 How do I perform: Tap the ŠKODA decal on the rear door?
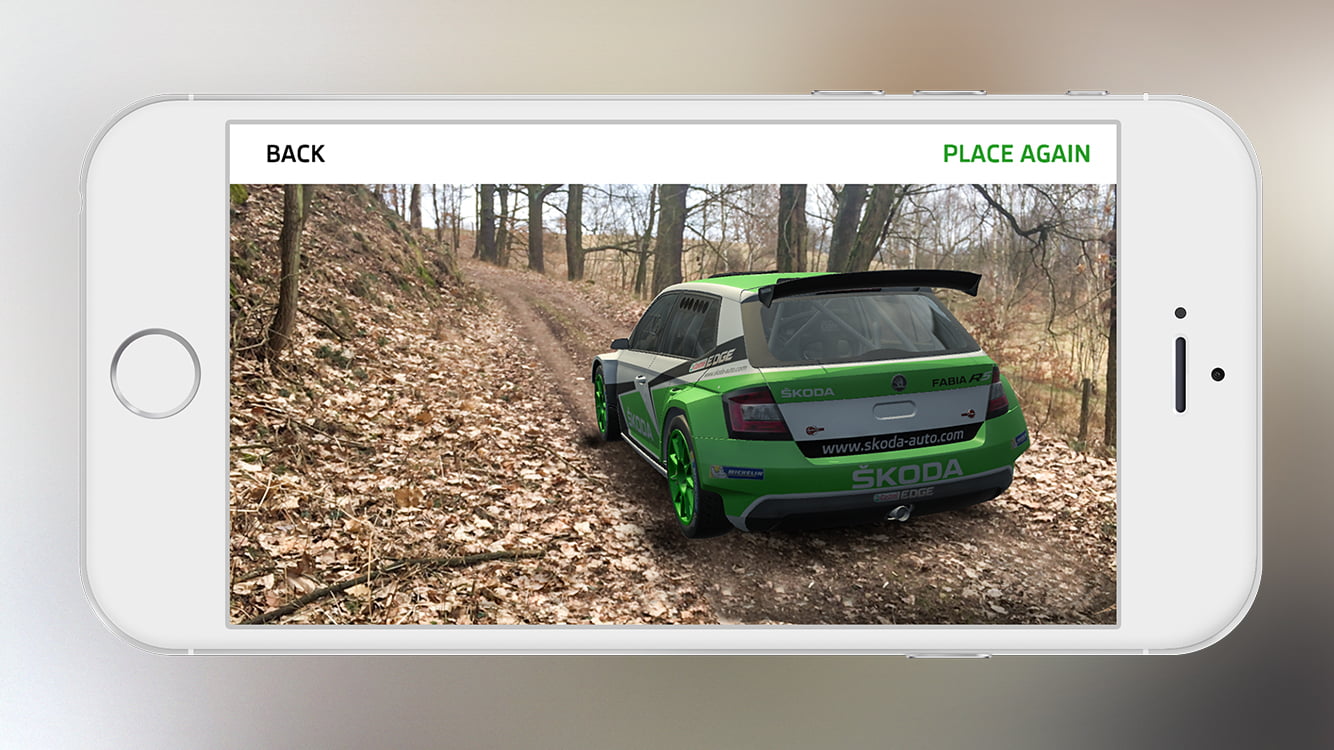tap(638, 420)
